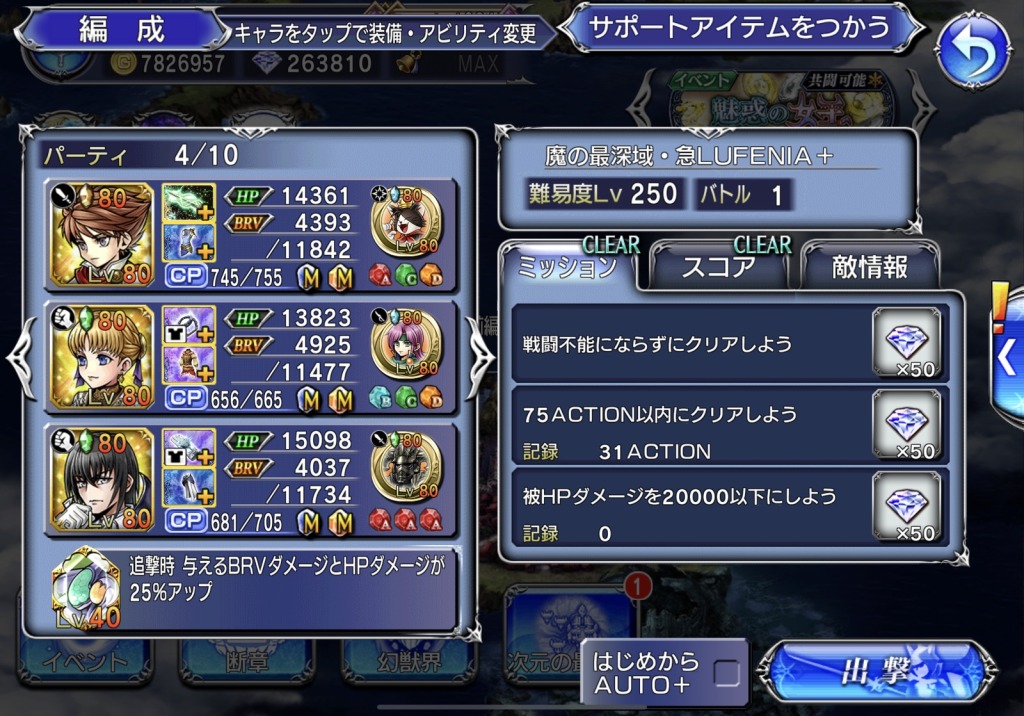Launch the battle with 出撃 button

point(876,672)
